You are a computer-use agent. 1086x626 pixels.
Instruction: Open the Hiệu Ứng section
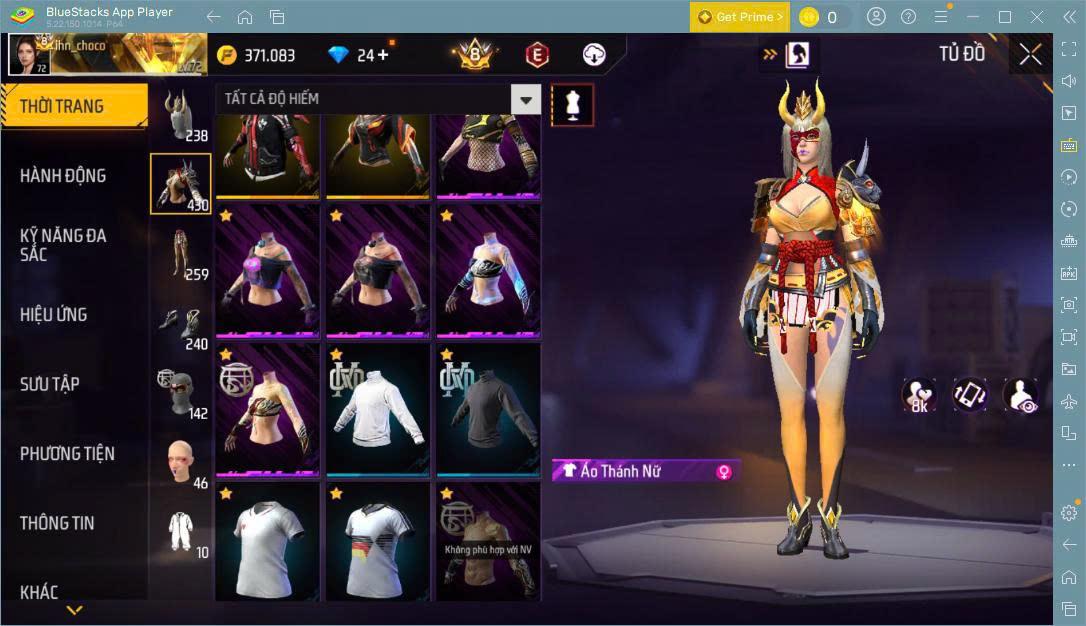pos(54,315)
